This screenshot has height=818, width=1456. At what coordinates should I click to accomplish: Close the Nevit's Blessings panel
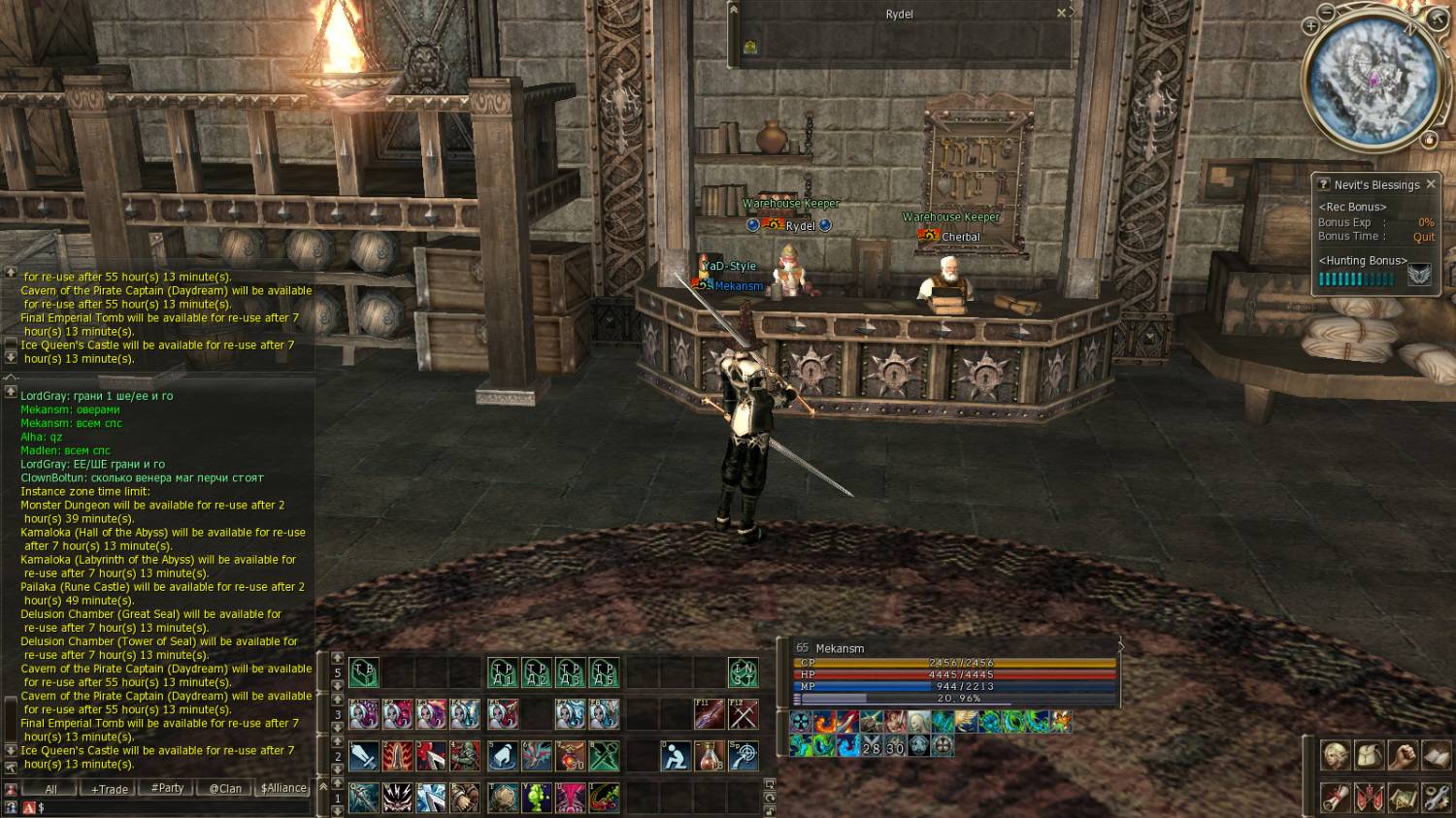[1430, 184]
